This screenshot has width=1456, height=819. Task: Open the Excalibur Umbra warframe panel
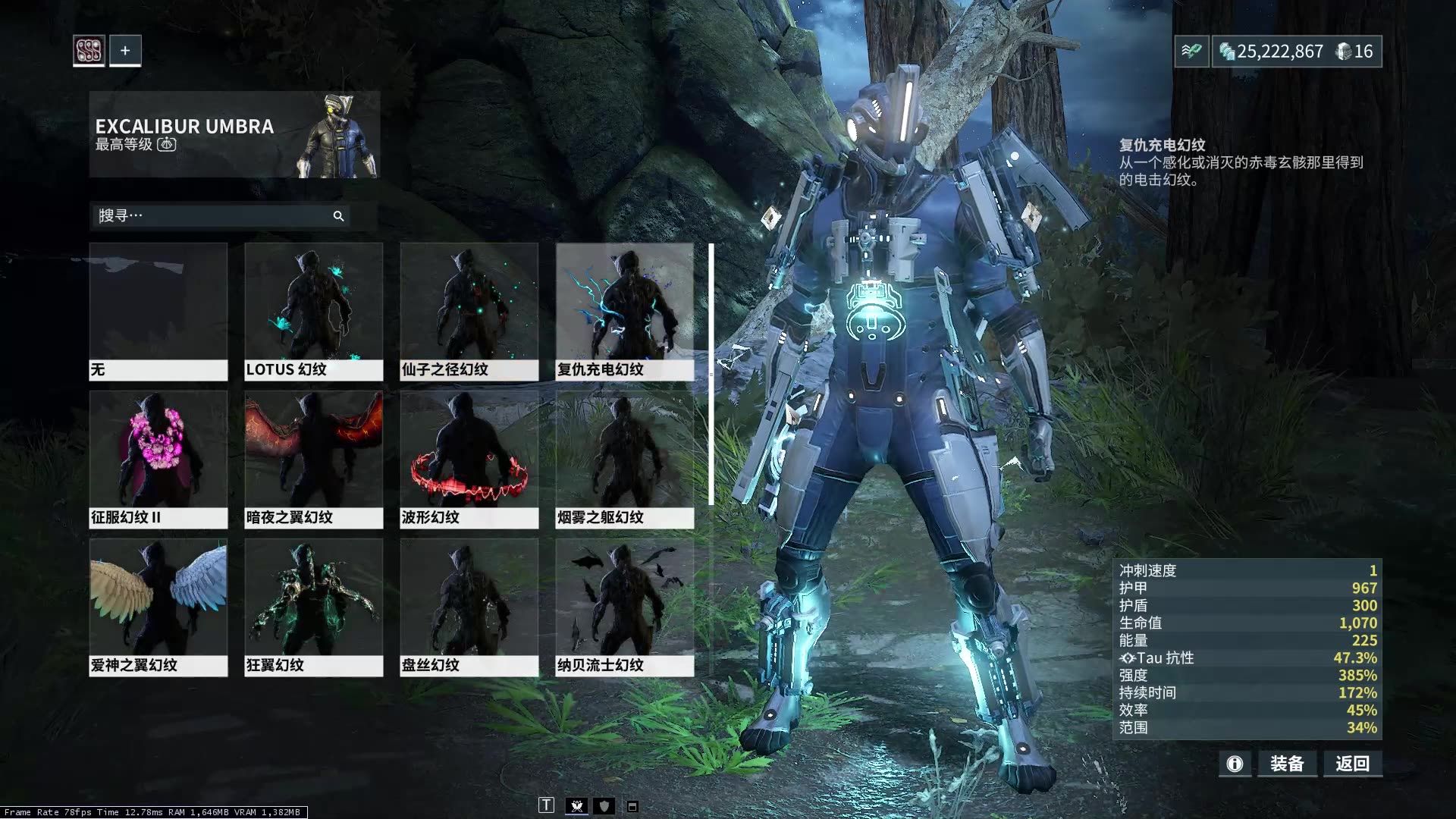pyautogui.click(x=234, y=134)
